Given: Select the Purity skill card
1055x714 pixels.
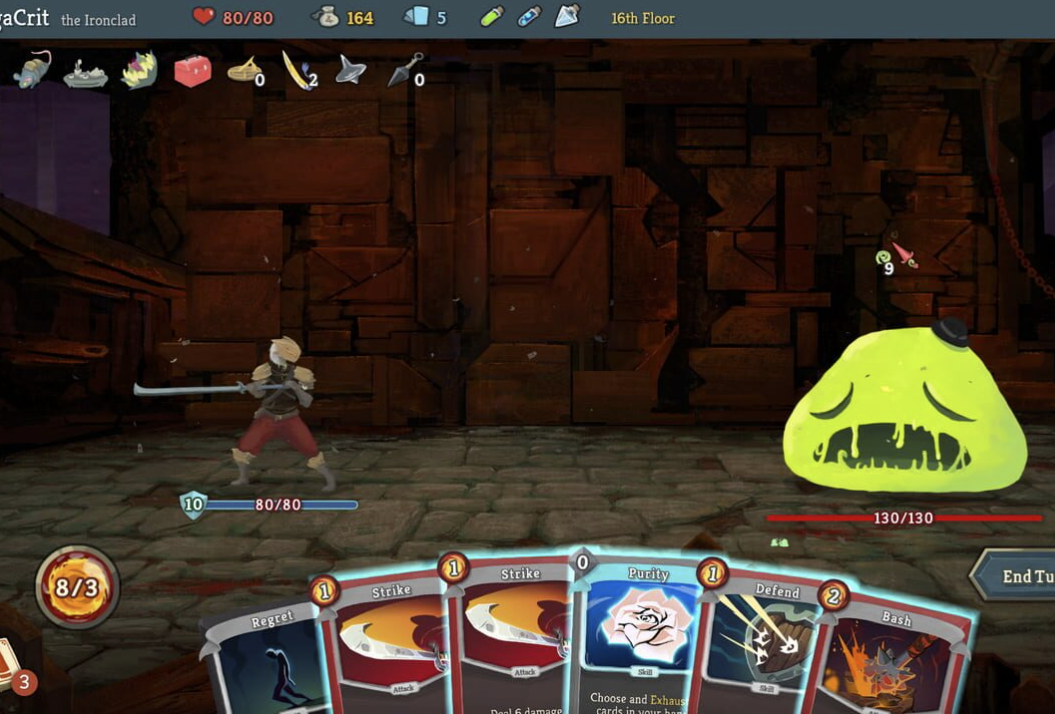Looking at the screenshot, I should click(646, 632).
